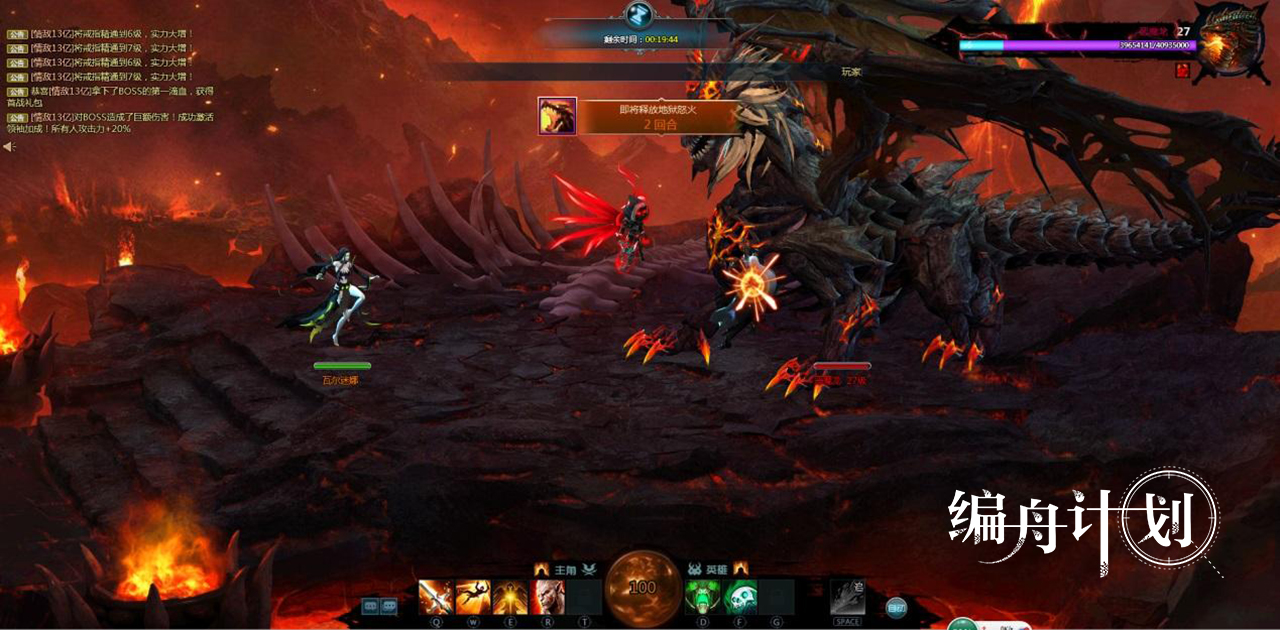Use the leaping strike skill icon
Image resolution: width=1280 pixels, height=630 pixels.
[x=473, y=597]
